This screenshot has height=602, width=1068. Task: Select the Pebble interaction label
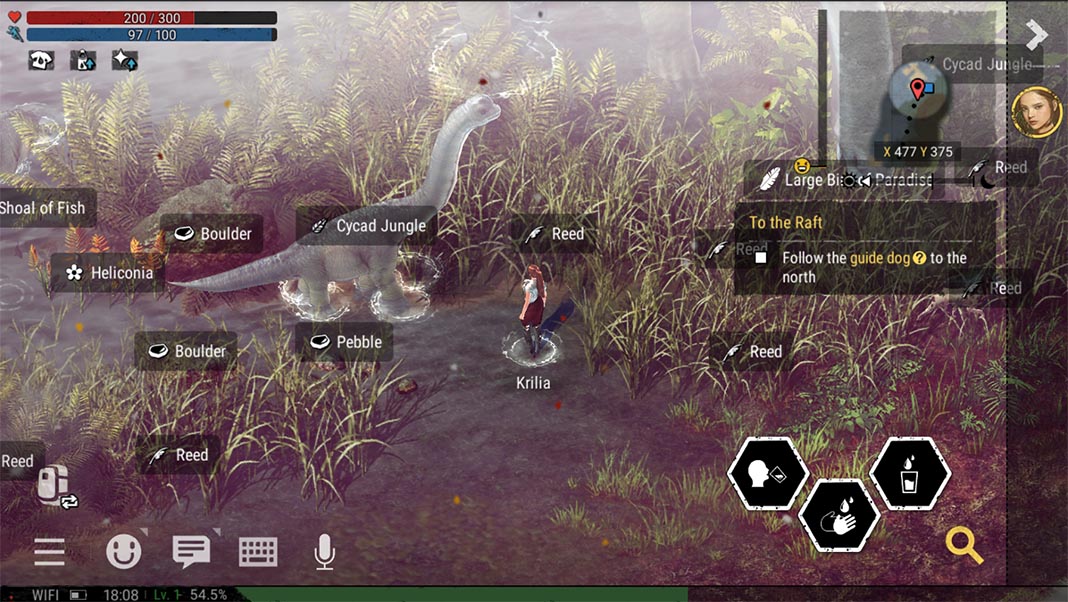click(346, 342)
